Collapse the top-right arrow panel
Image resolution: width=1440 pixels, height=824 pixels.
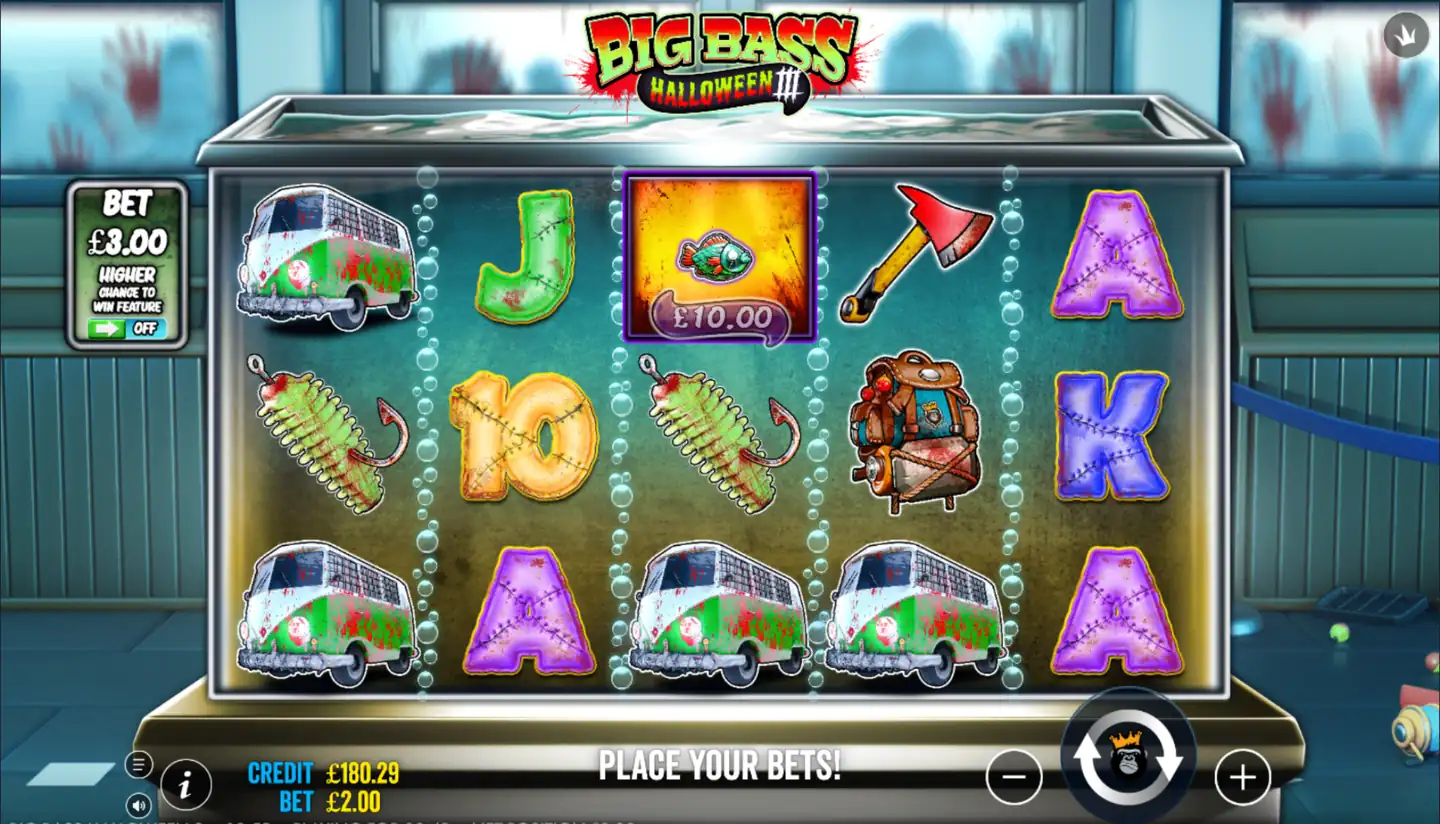pos(1406,34)
